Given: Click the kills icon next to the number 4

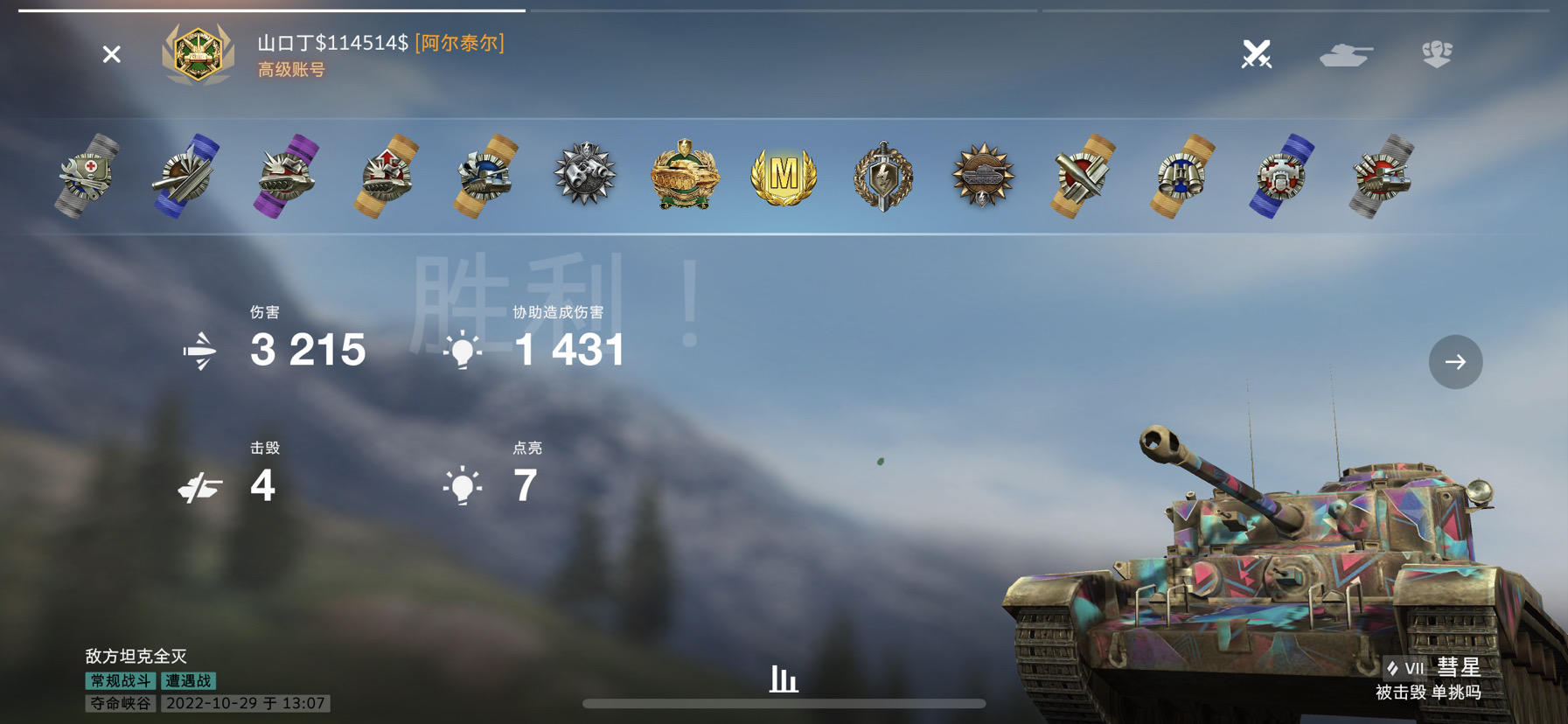Looking at the screenshot, I should [199, 486].
